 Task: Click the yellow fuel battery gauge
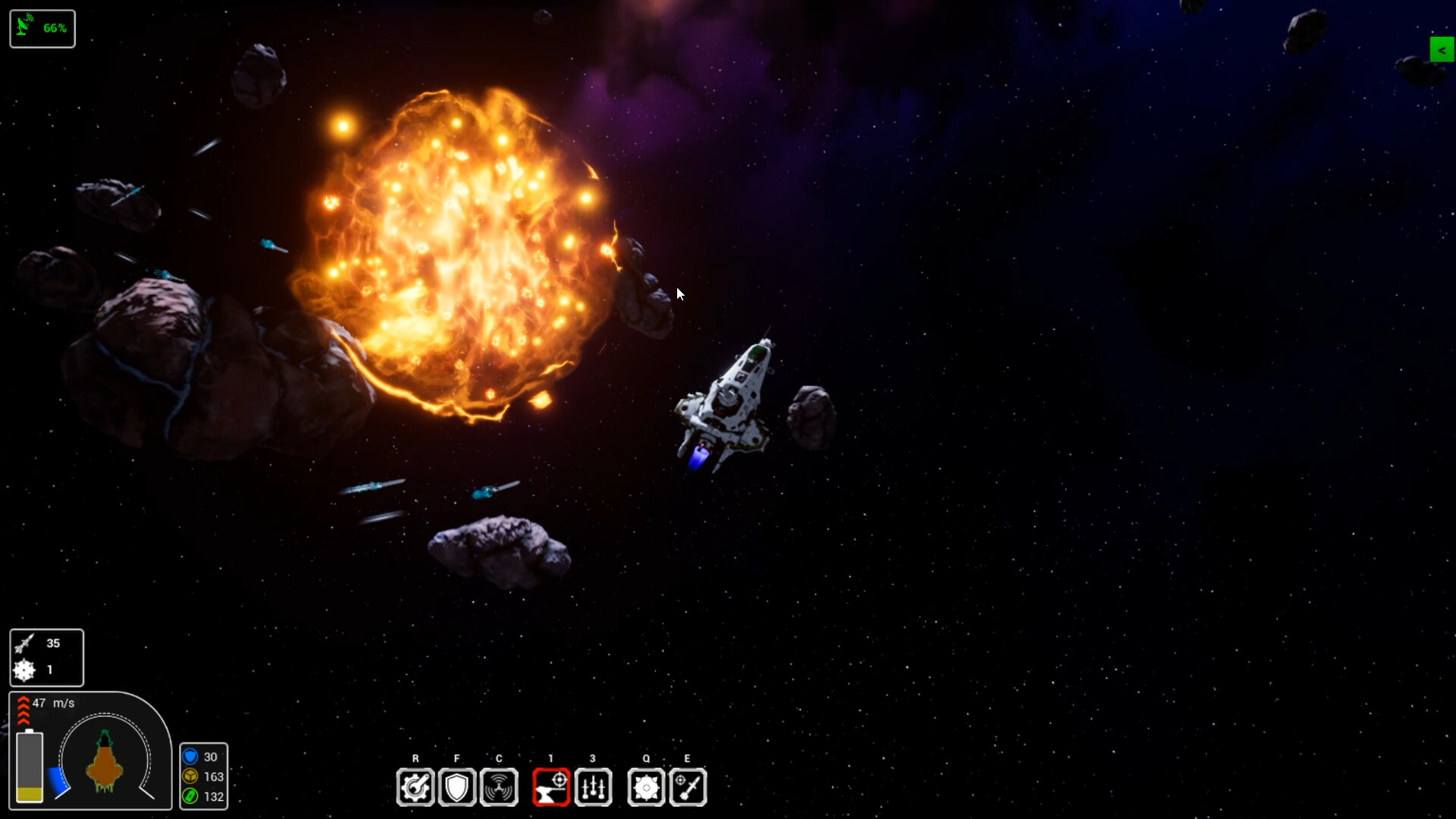pos(31,766)
